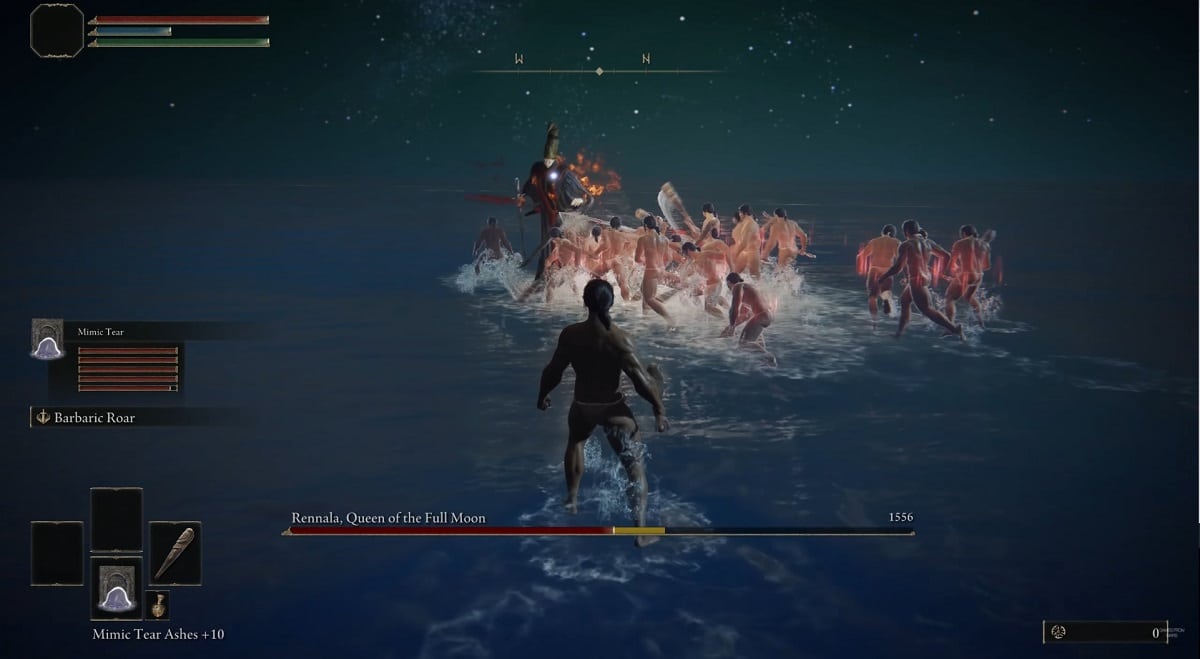Image resolution: width=1200 pixels, height=659 pixels.
Task: Select the Mimic Tear Ashes quick item slot
Action: pyautogui.click(x=116, y=588)
